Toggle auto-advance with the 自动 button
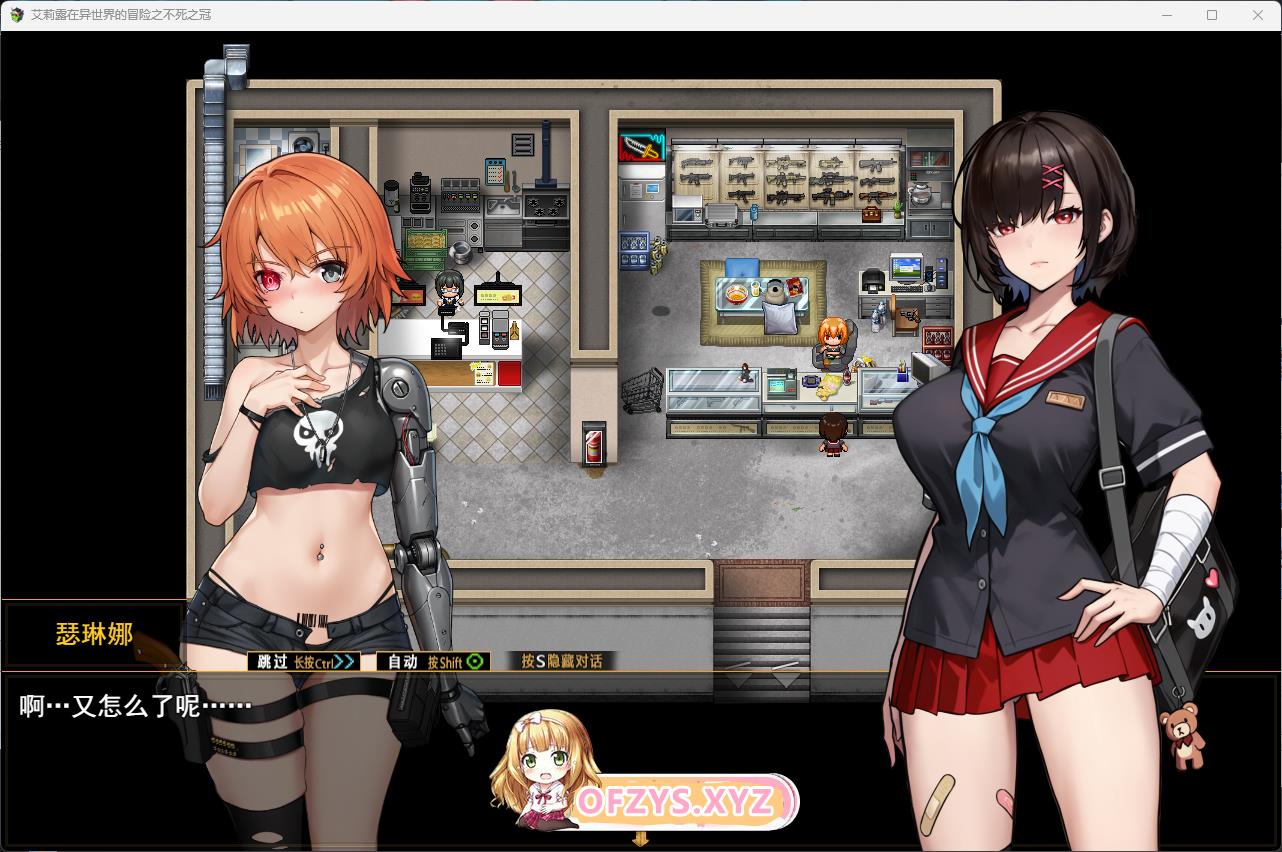Image resolution: width=1282 pixels, height=852 pixels. [433, 661]
